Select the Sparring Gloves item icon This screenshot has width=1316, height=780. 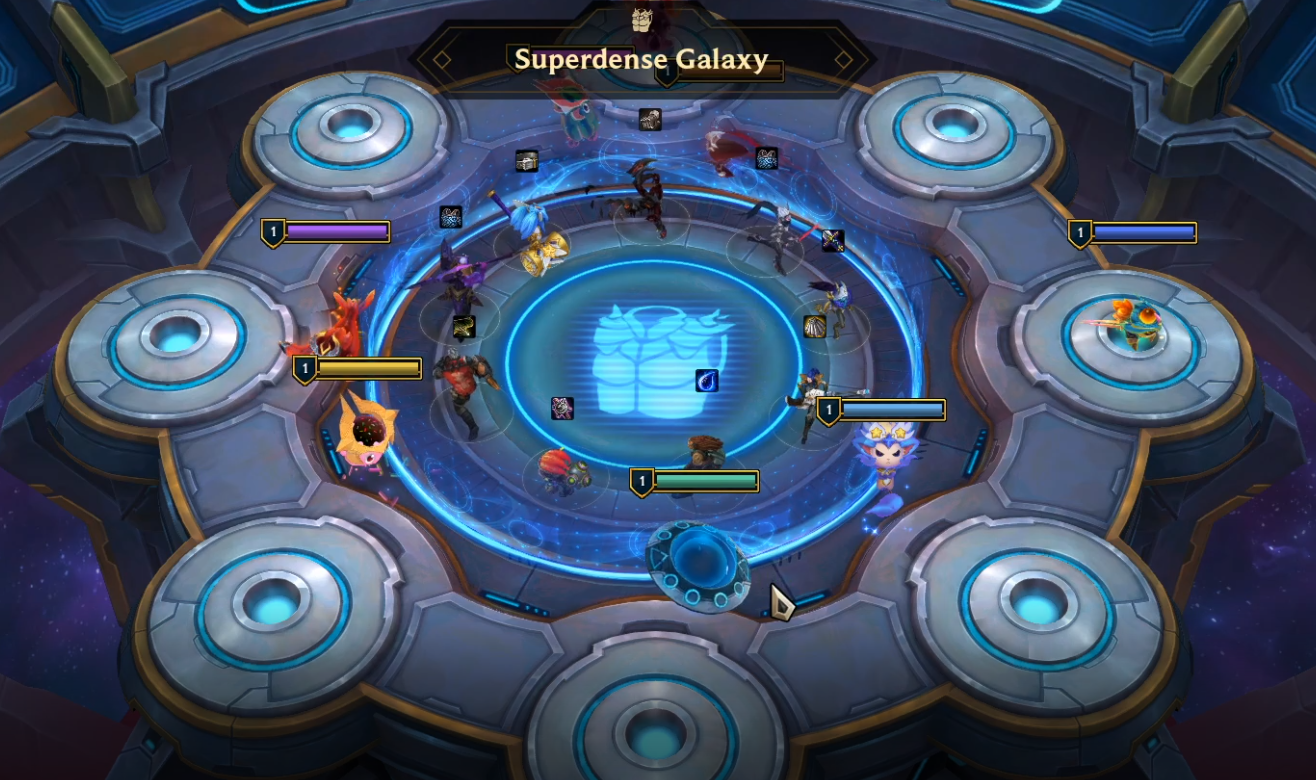650,120
